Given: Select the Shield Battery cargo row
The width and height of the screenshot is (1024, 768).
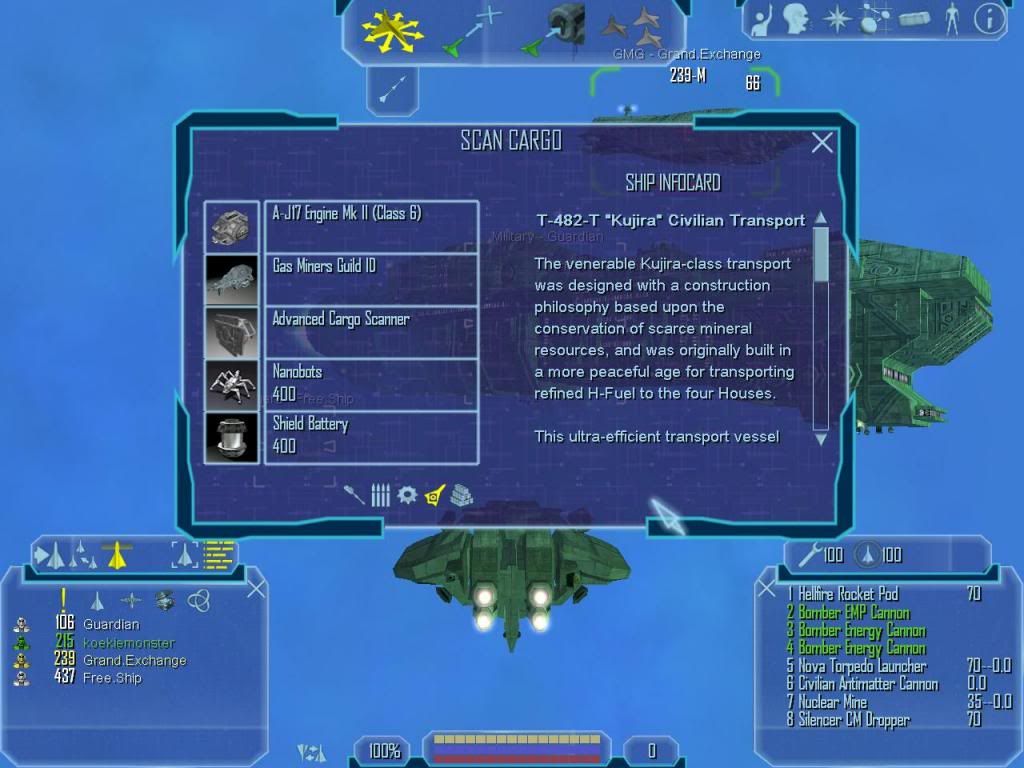Looking at the screenshot, I should click(371, 437).
